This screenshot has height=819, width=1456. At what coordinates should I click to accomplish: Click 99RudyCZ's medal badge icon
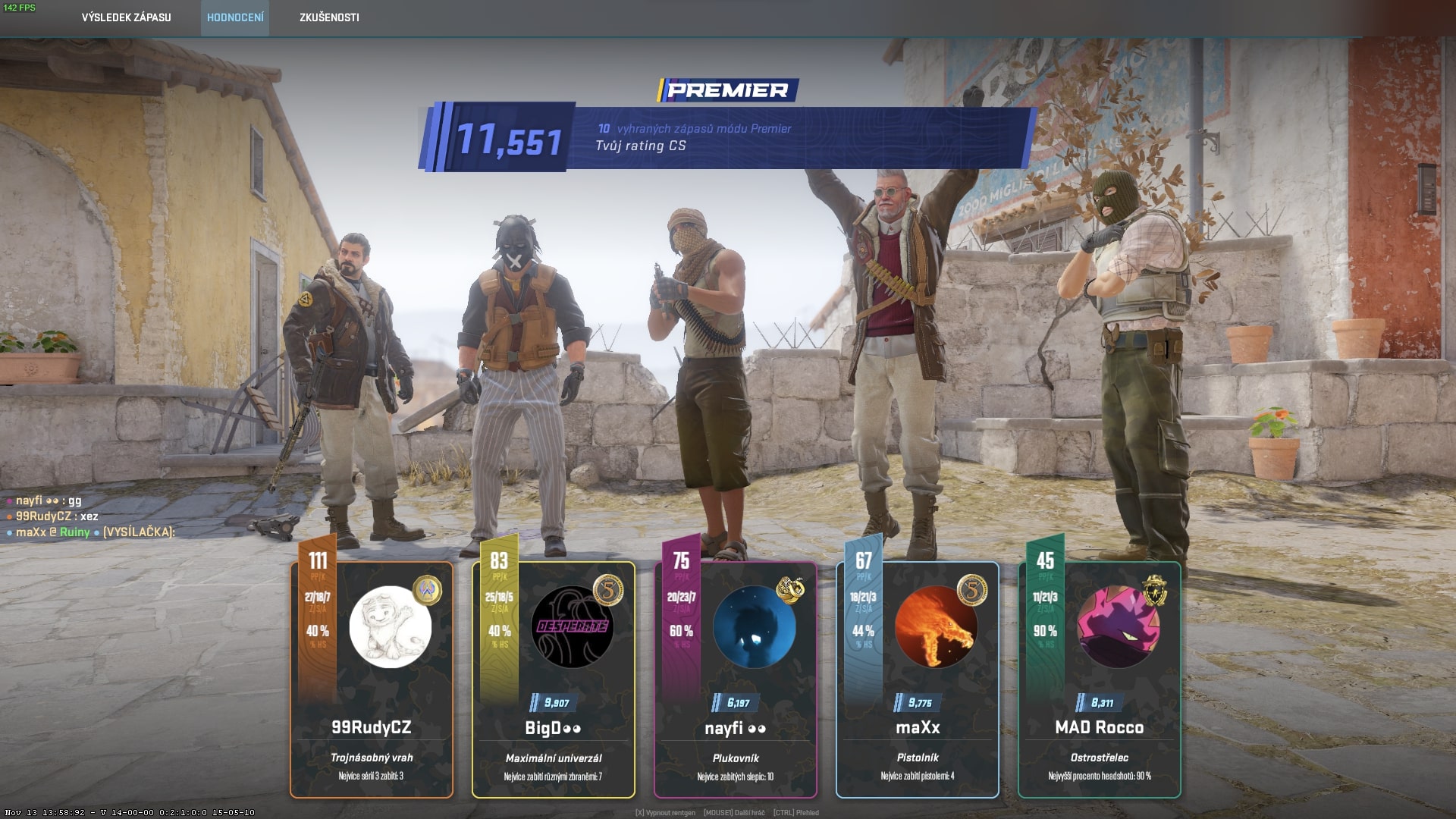(427, 590)
